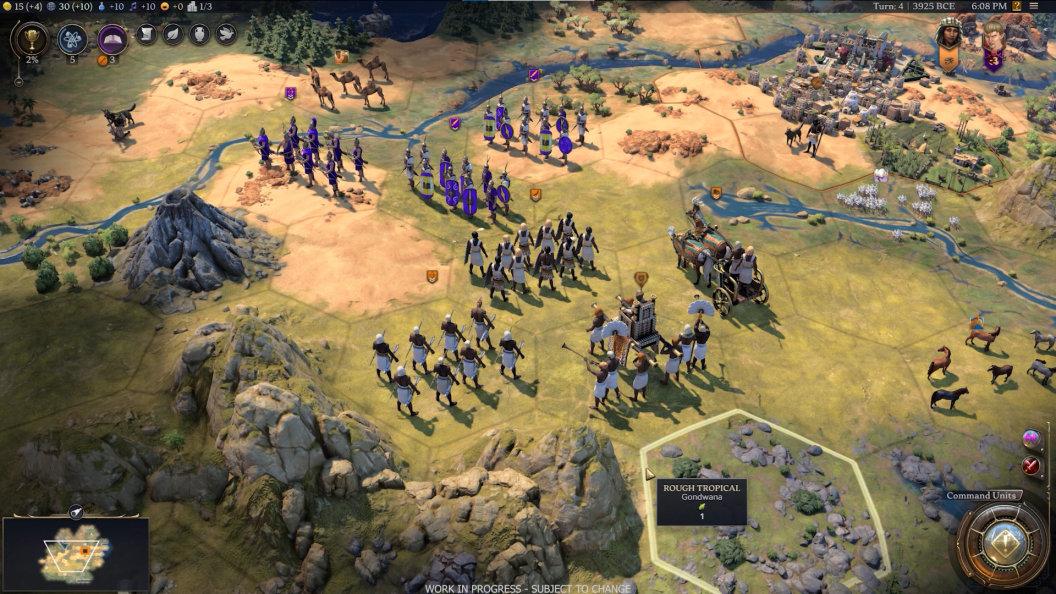
Task: Open the technology tree atom icon
Action: tap(72, 40)
